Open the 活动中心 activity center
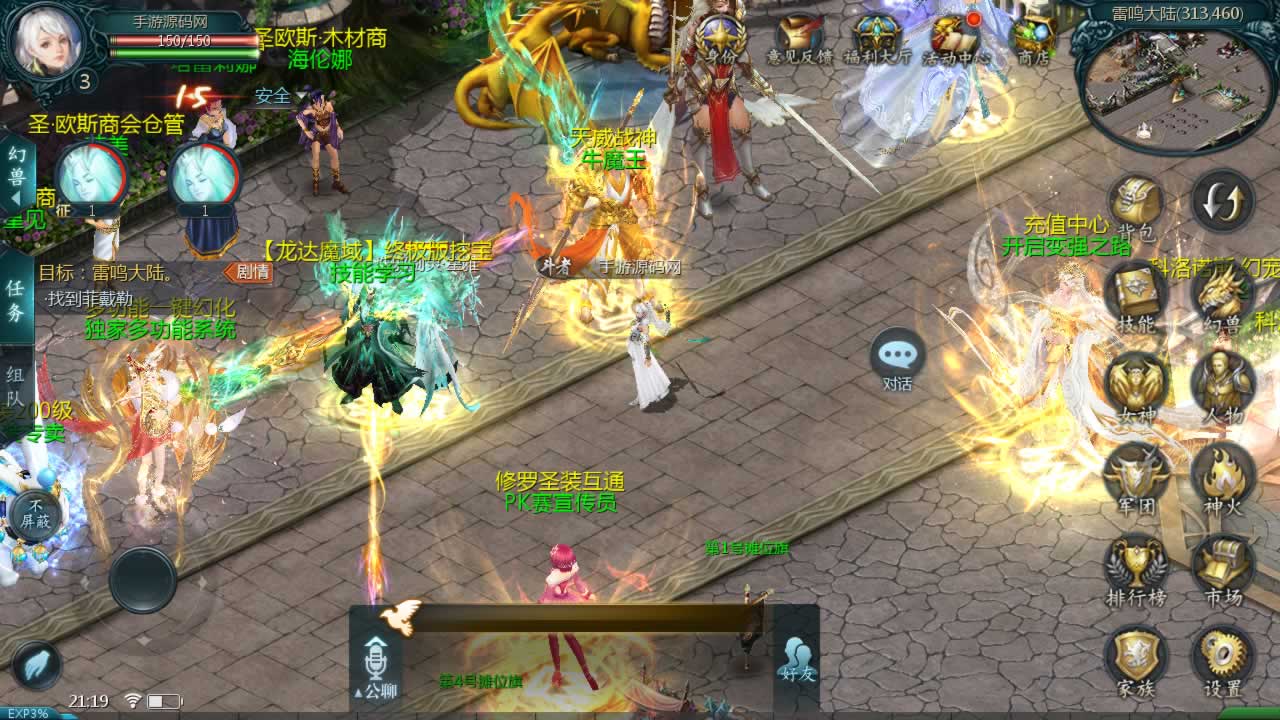 [955, 40]
